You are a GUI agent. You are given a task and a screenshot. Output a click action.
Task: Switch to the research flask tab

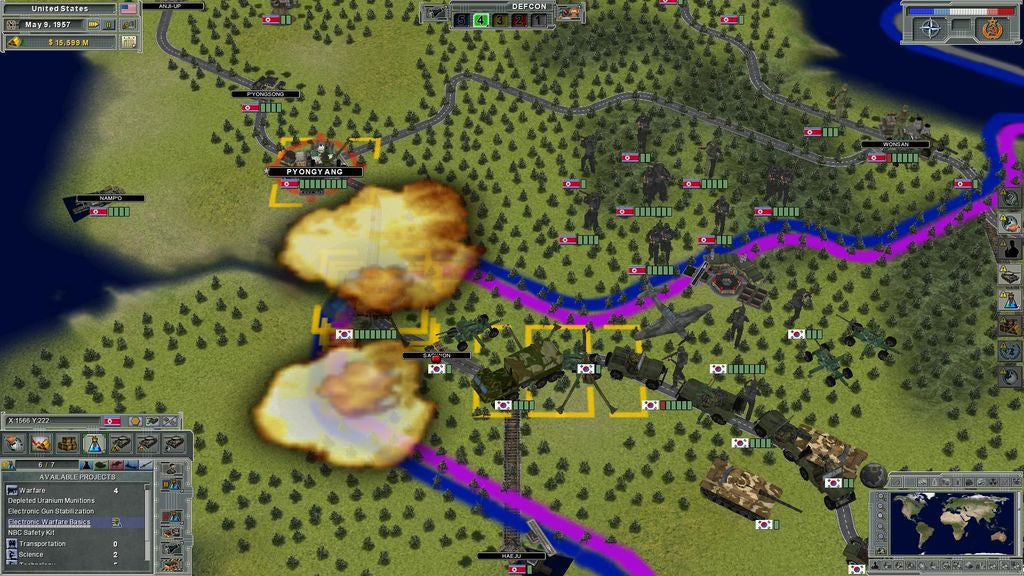[95, 443]
